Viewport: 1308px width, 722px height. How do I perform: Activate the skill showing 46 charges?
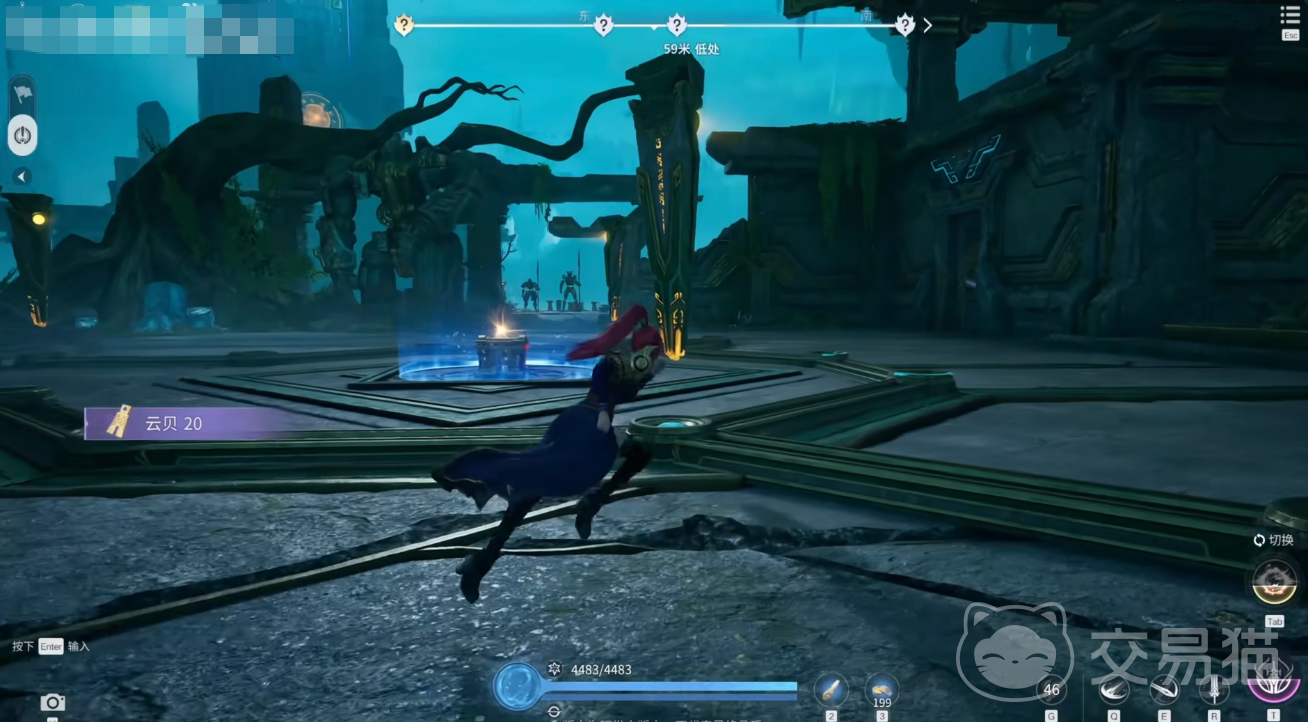(1051, 689)
